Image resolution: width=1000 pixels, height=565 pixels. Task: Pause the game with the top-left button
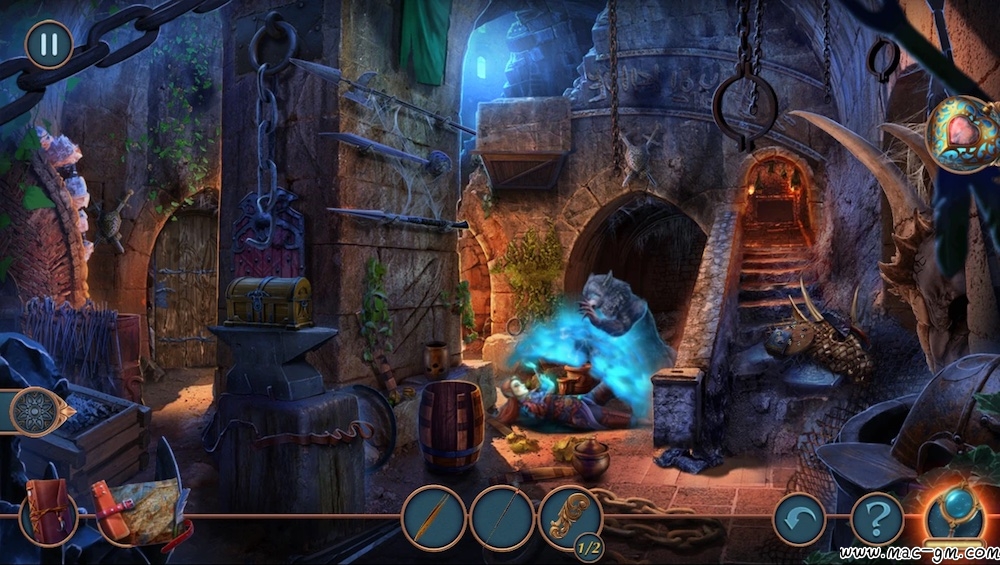click(48, 44)
